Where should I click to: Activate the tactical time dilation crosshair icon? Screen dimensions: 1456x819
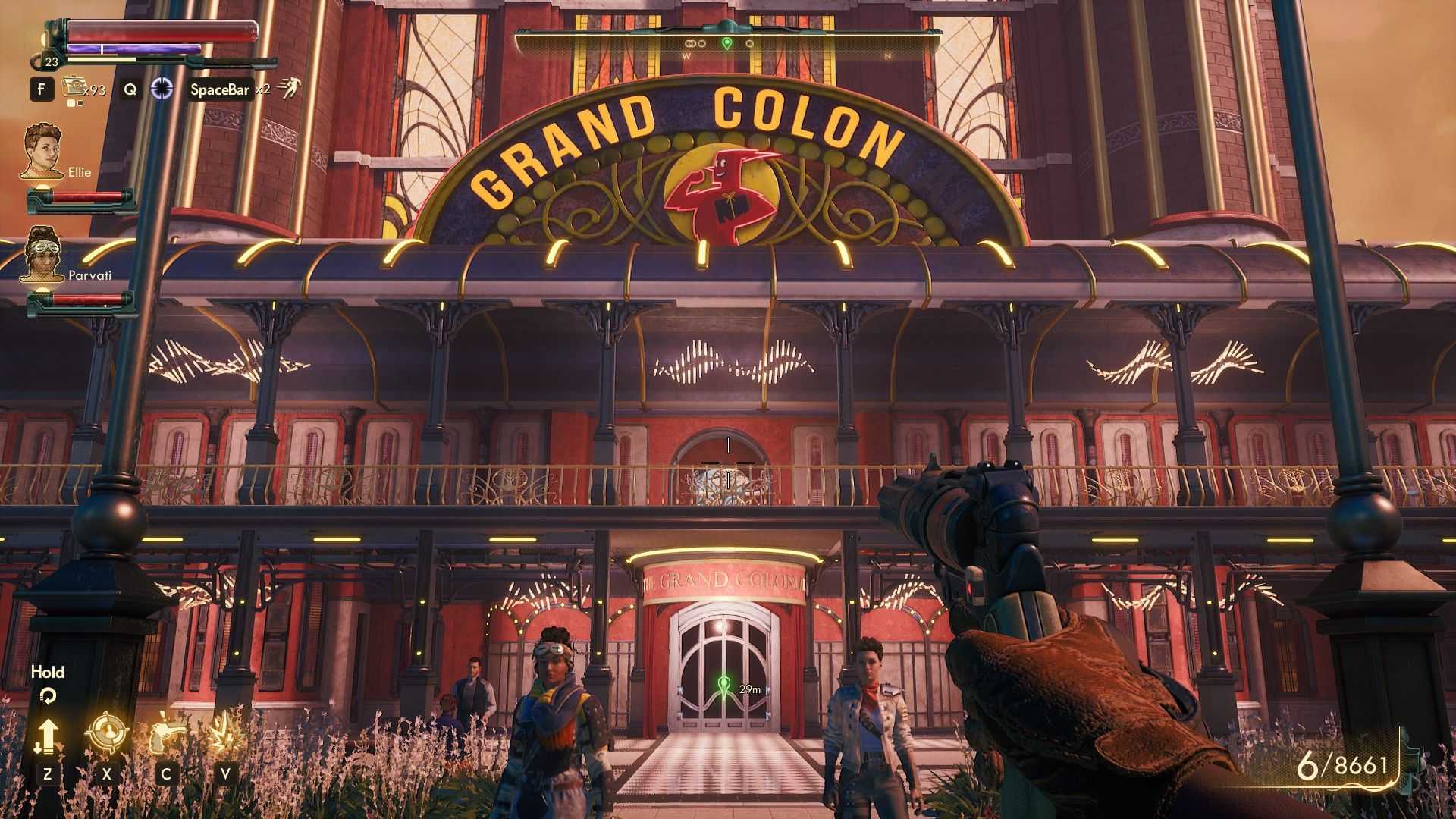(162, 89)
